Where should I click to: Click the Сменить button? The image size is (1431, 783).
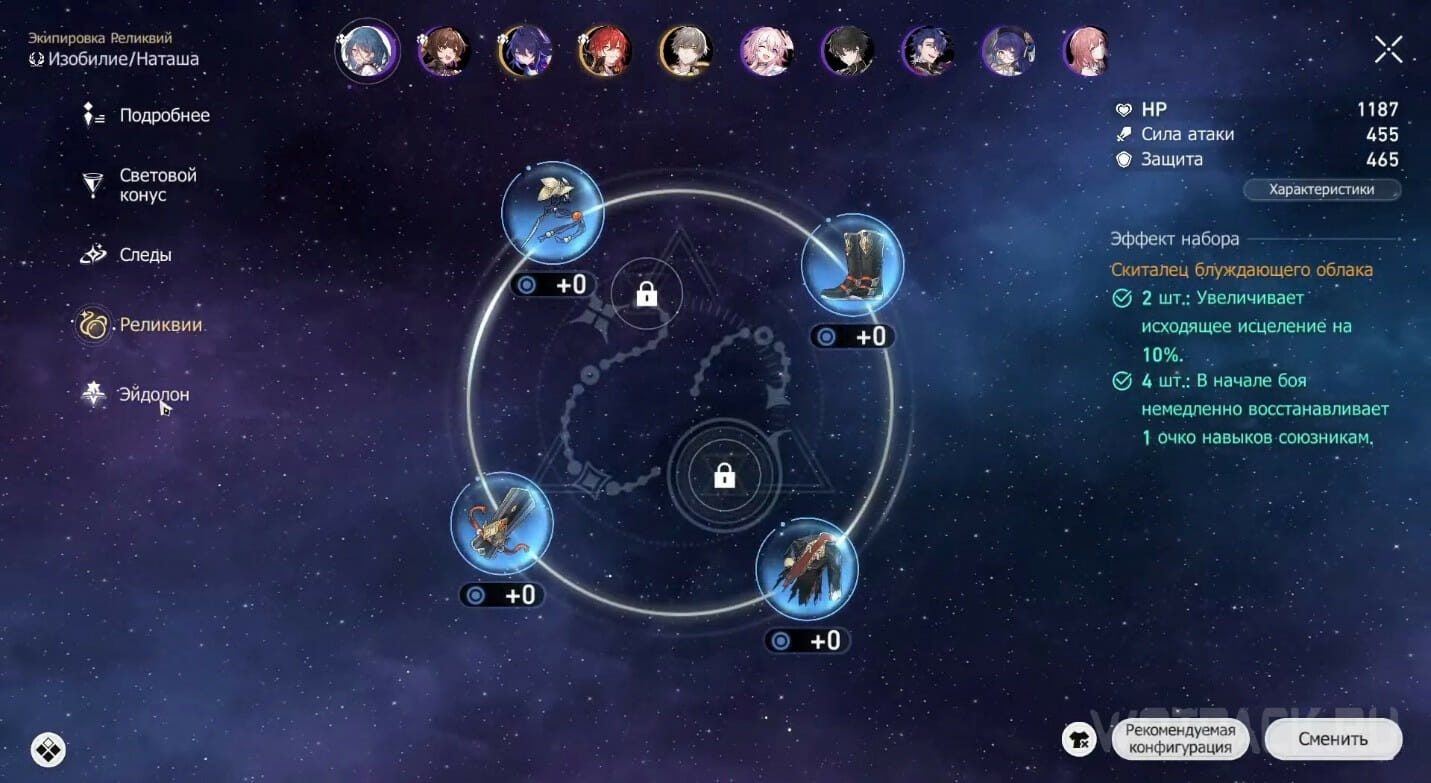1332,739
